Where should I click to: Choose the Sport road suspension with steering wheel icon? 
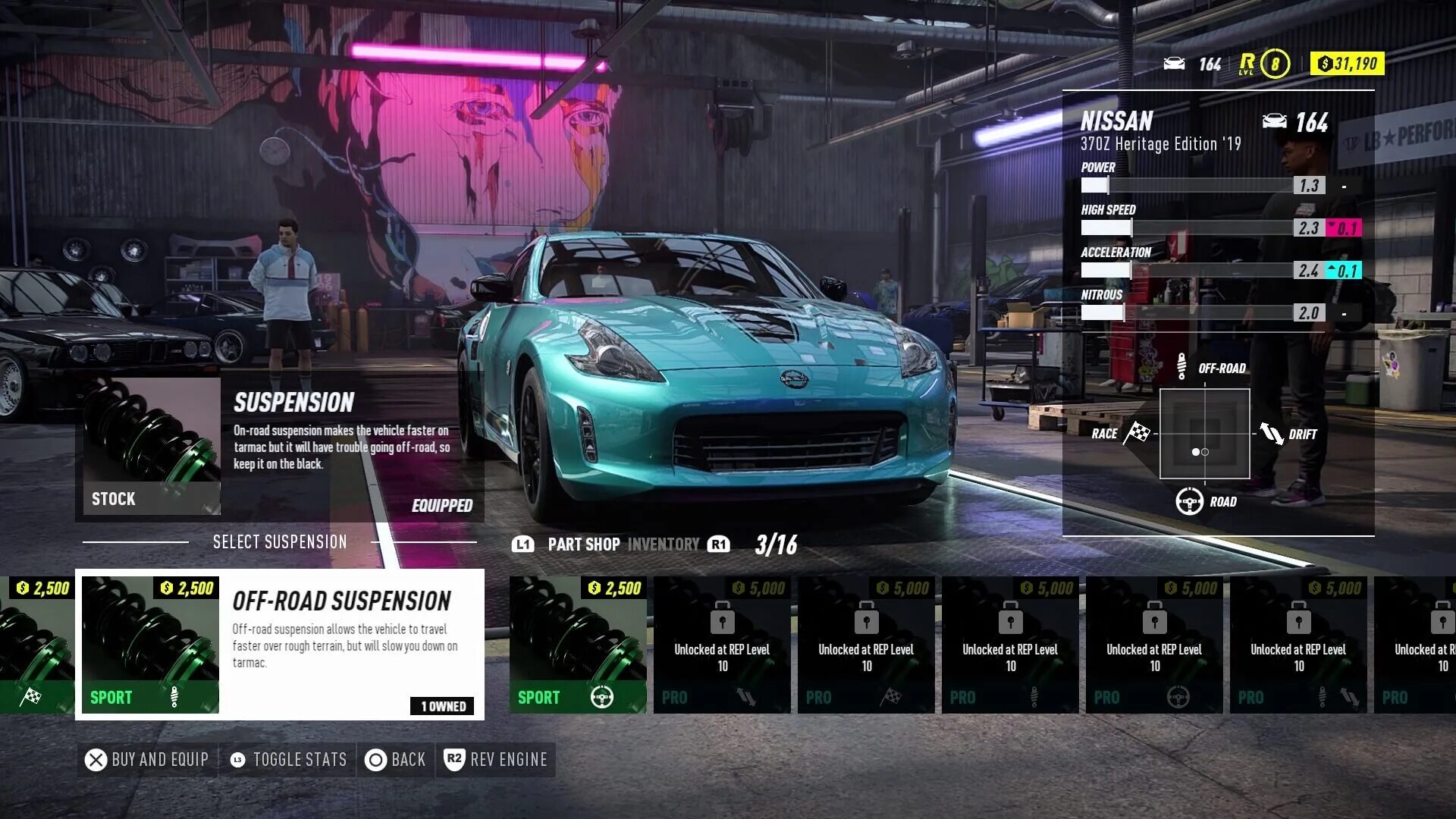577,644
